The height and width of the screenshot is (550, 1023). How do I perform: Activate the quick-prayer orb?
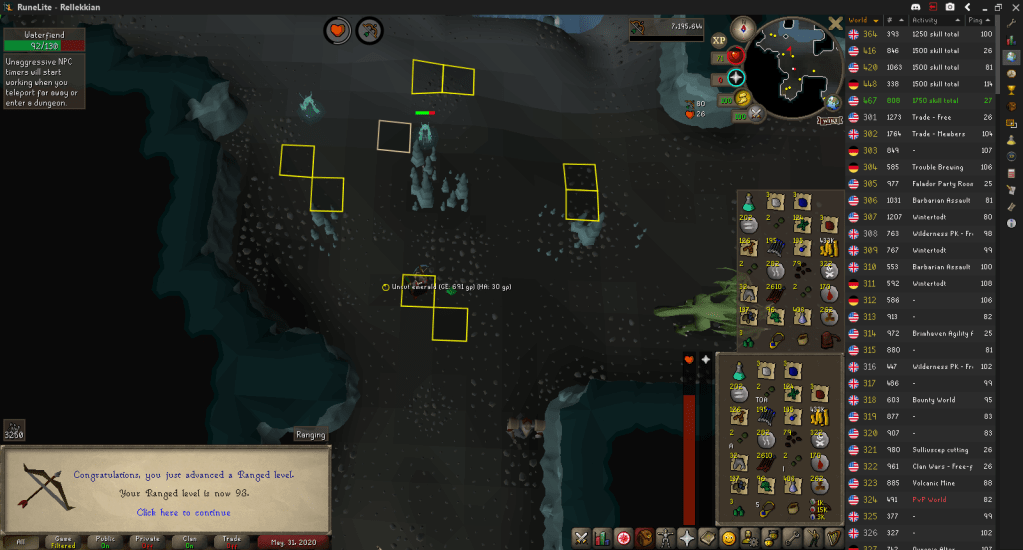[x=737, y=77]
